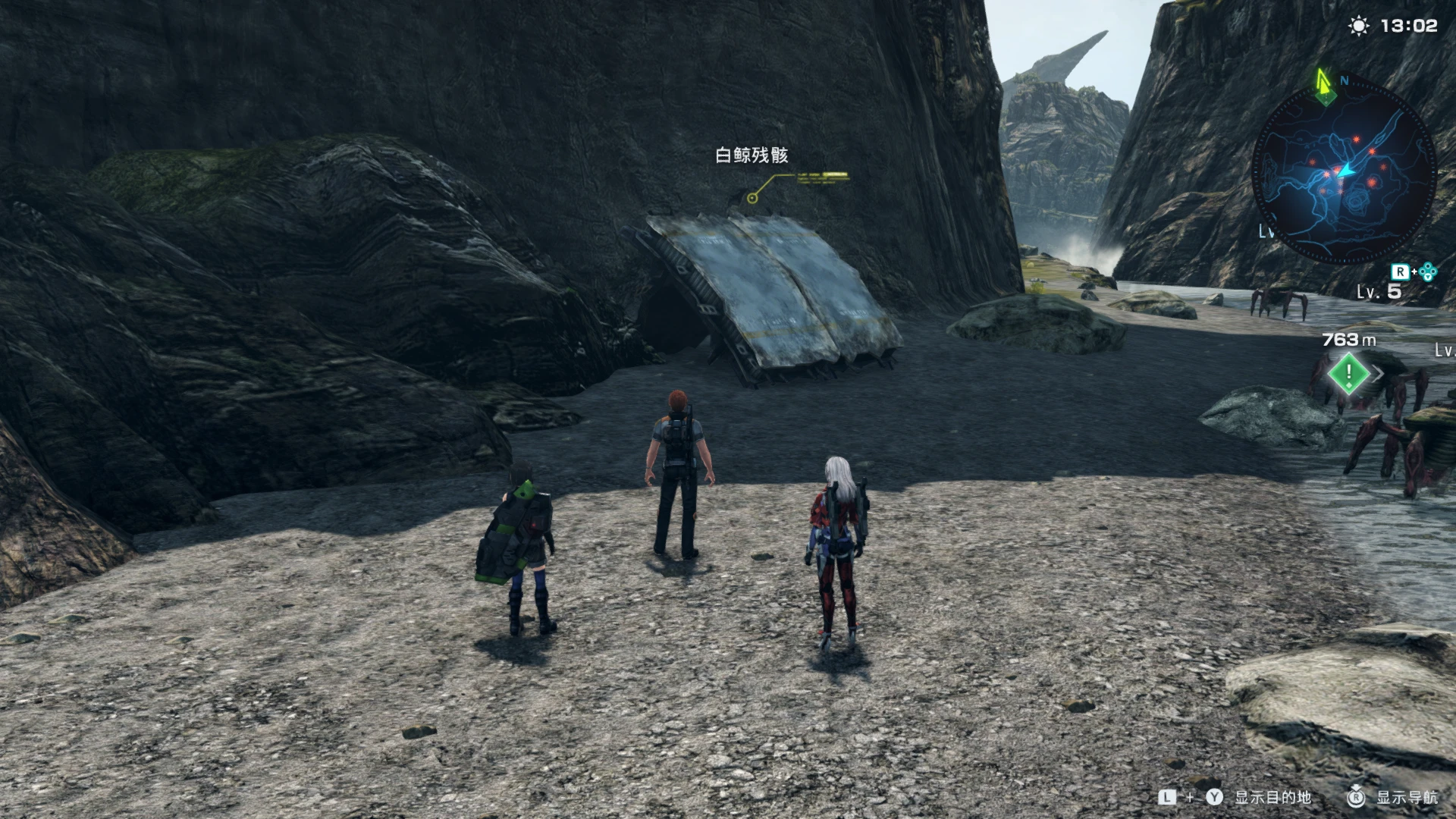The height and width of the screenshot is (819, 1456).
Task: Open the circular minimap
Action: 1344,174
